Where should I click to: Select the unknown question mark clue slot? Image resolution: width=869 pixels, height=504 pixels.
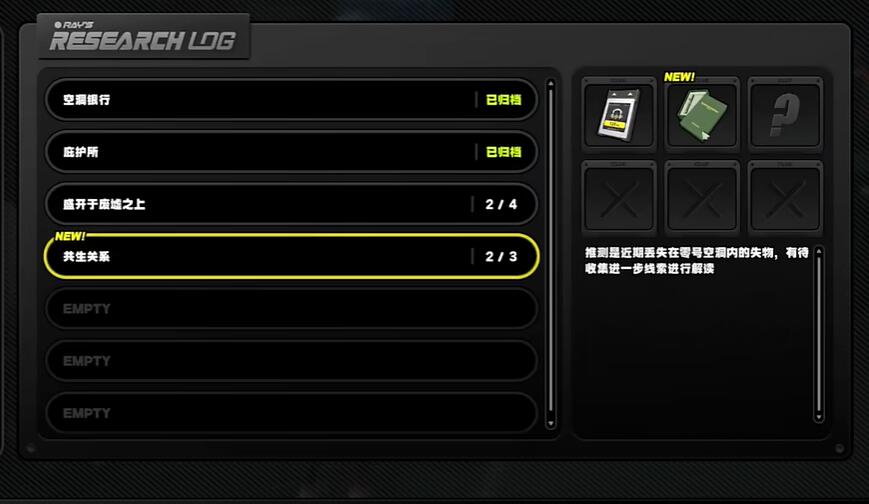tap(785, 116)
